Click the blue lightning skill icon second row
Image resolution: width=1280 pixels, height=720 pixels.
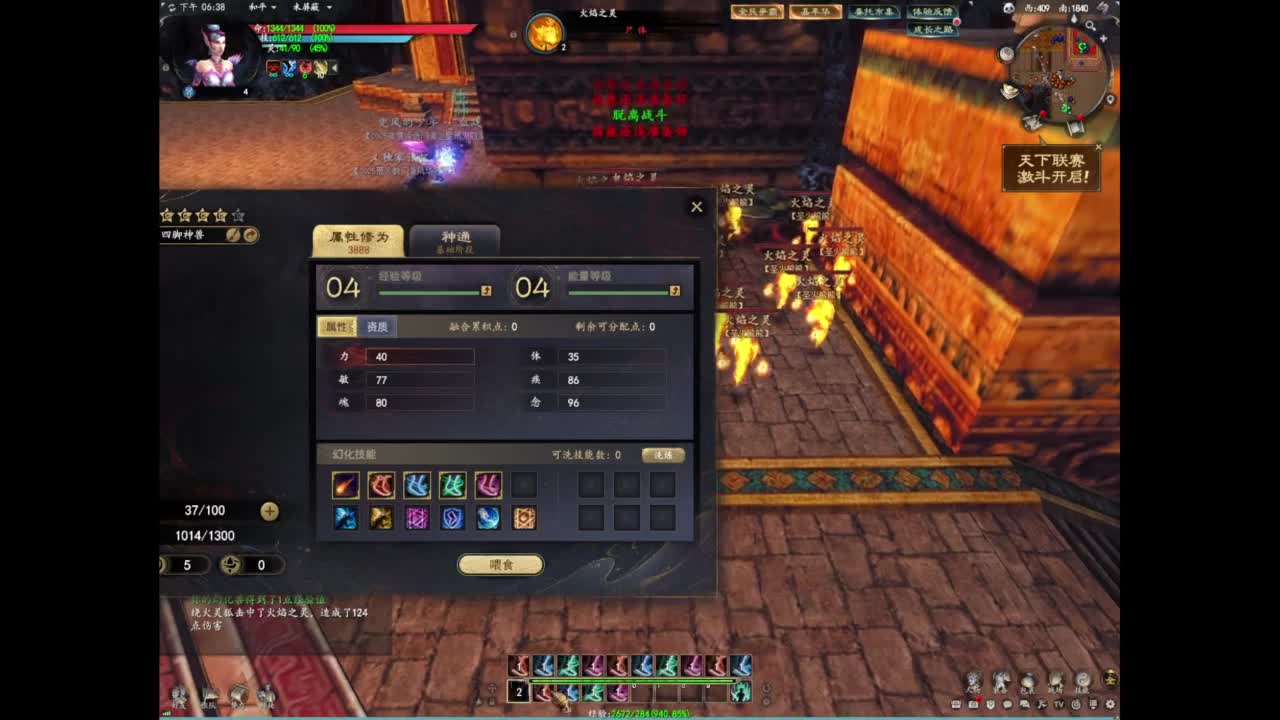click(x=344, y=519)
